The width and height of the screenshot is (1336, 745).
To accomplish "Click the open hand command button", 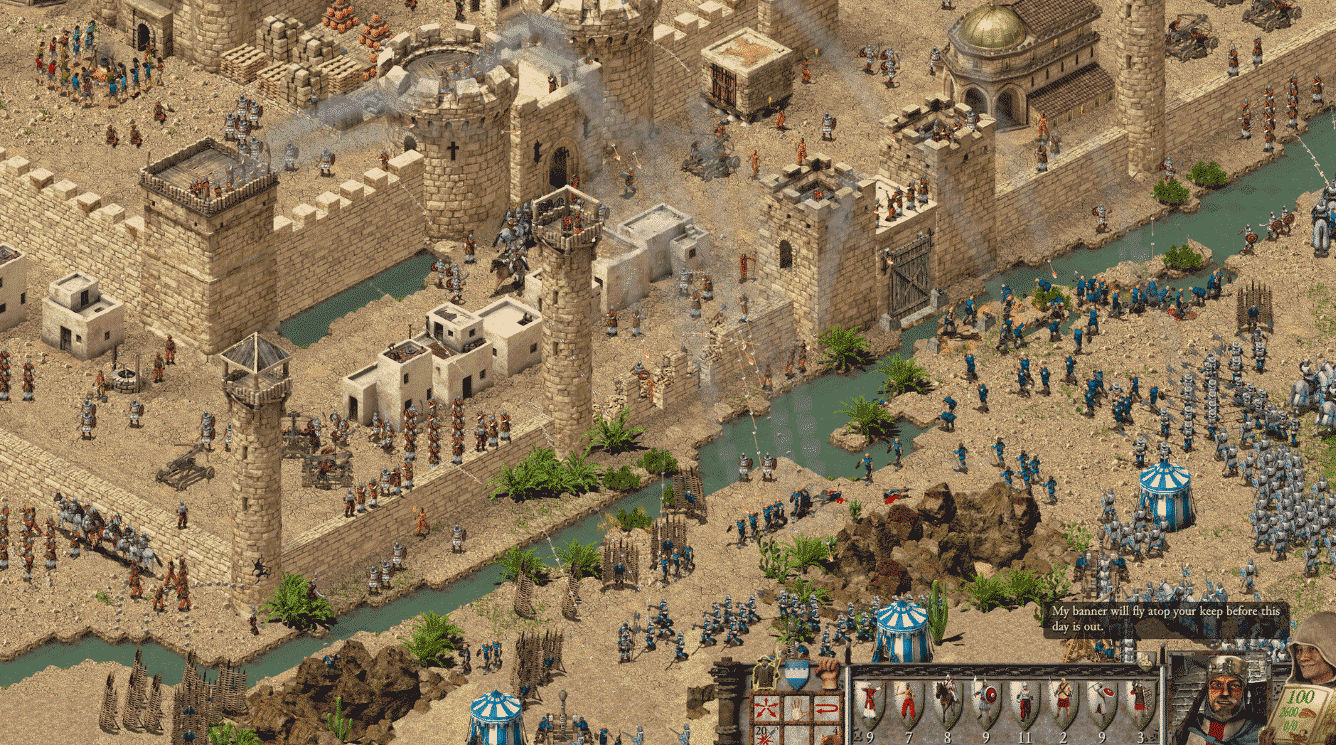I will pos(796,709).
